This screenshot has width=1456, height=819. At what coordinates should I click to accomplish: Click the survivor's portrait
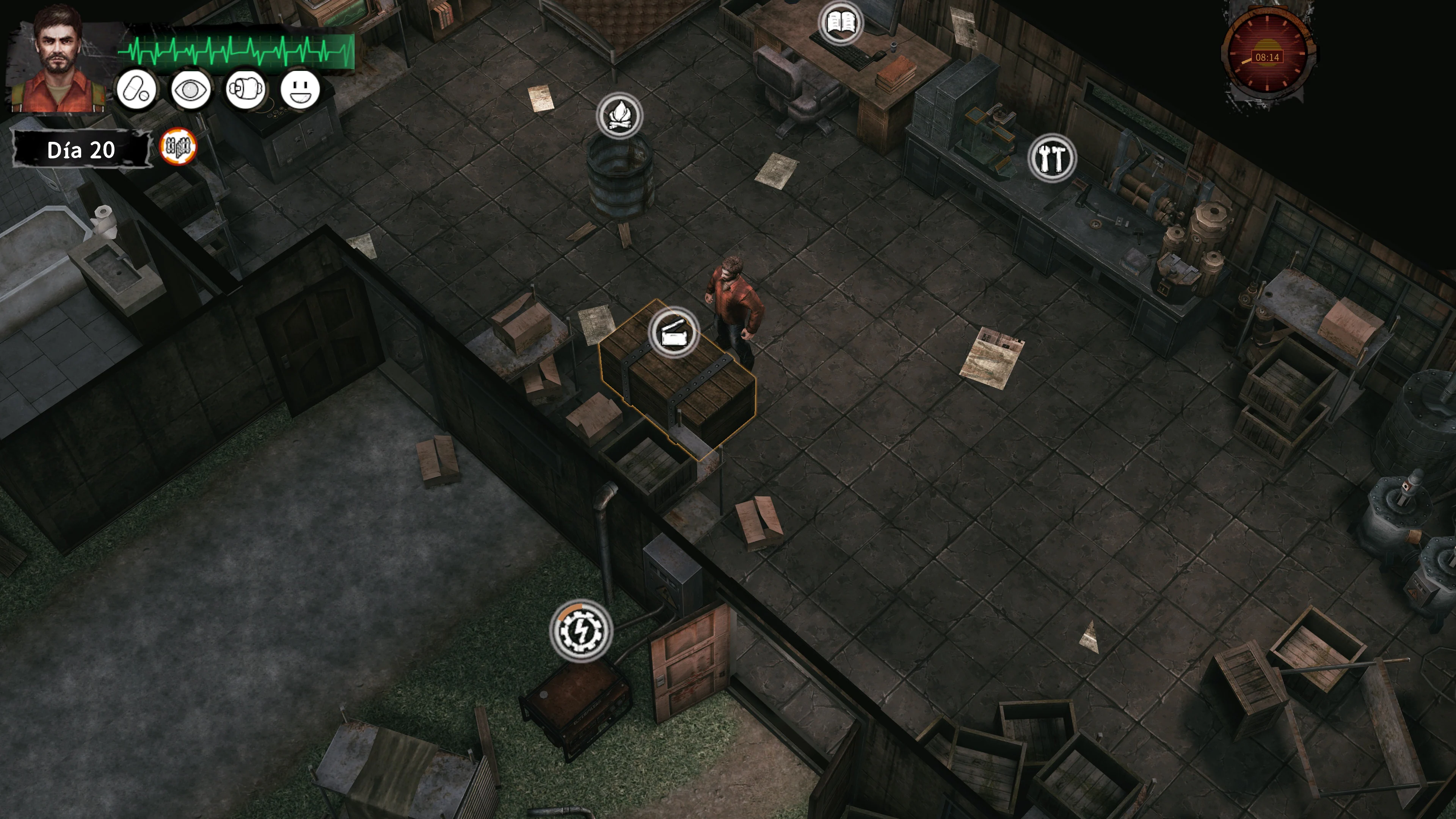(58, 60)
